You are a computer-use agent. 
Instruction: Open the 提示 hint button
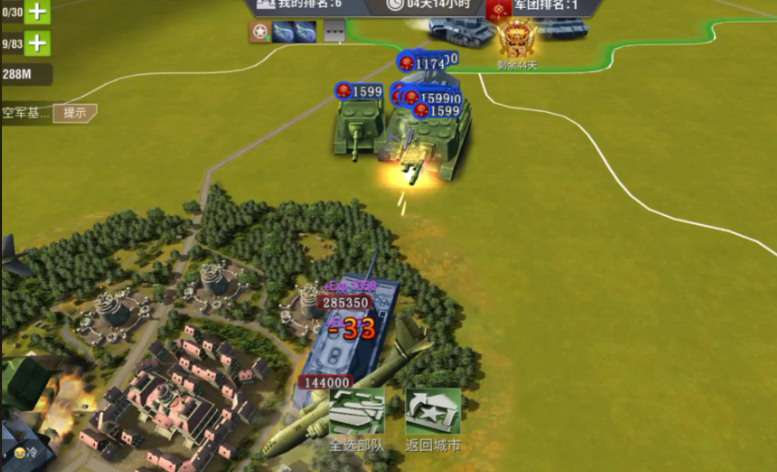75,113
